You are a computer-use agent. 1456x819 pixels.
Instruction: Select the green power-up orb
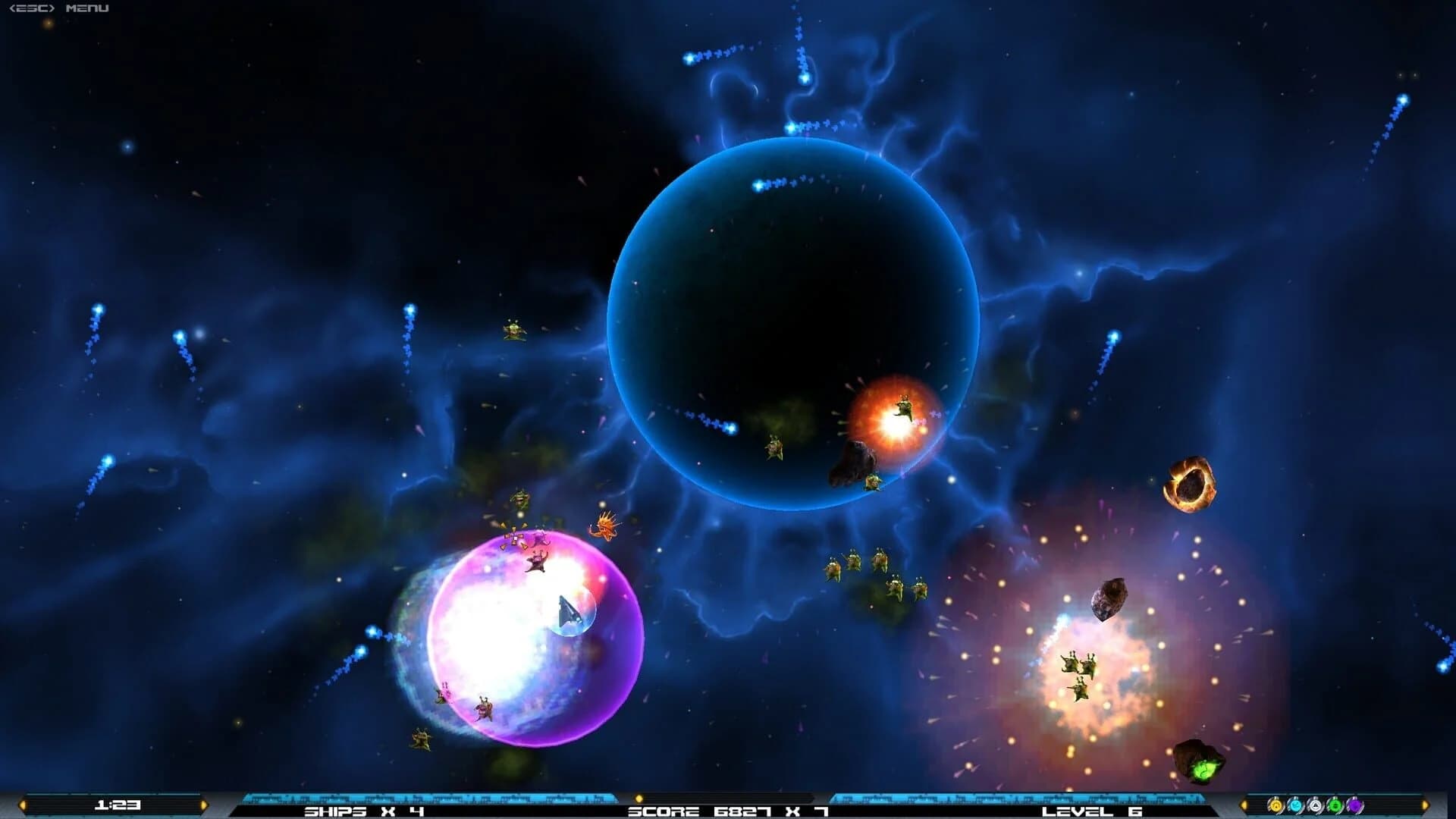[1335, 805]
